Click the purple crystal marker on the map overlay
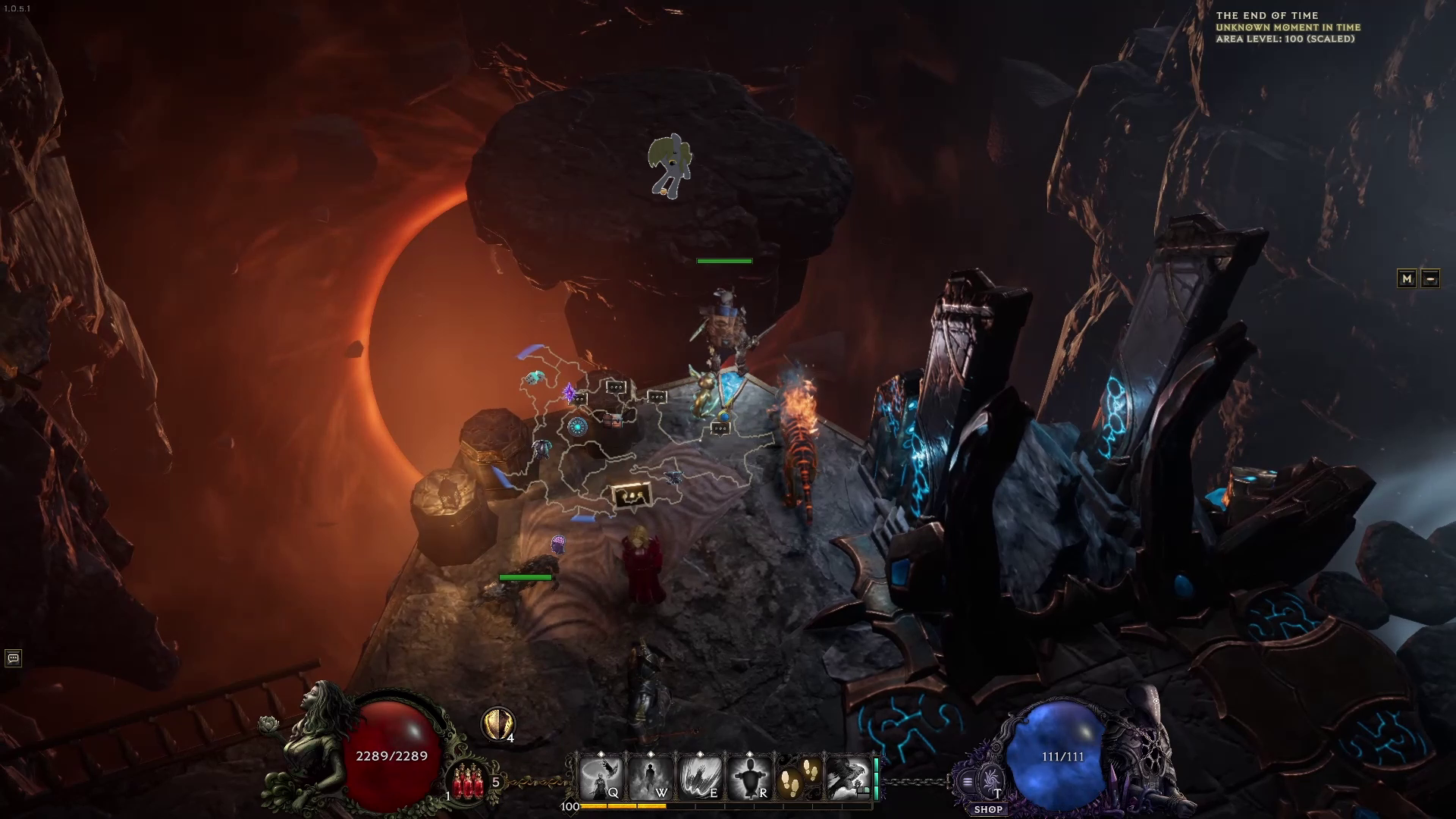The image size is (1456, 819). (569, 392)
